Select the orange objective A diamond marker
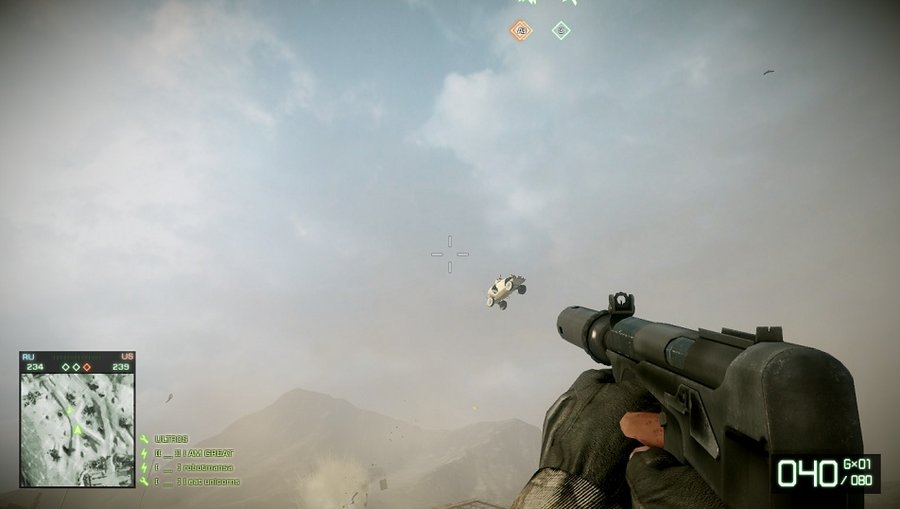The width and height of the screenshot is (900, 509). (520, 30)
